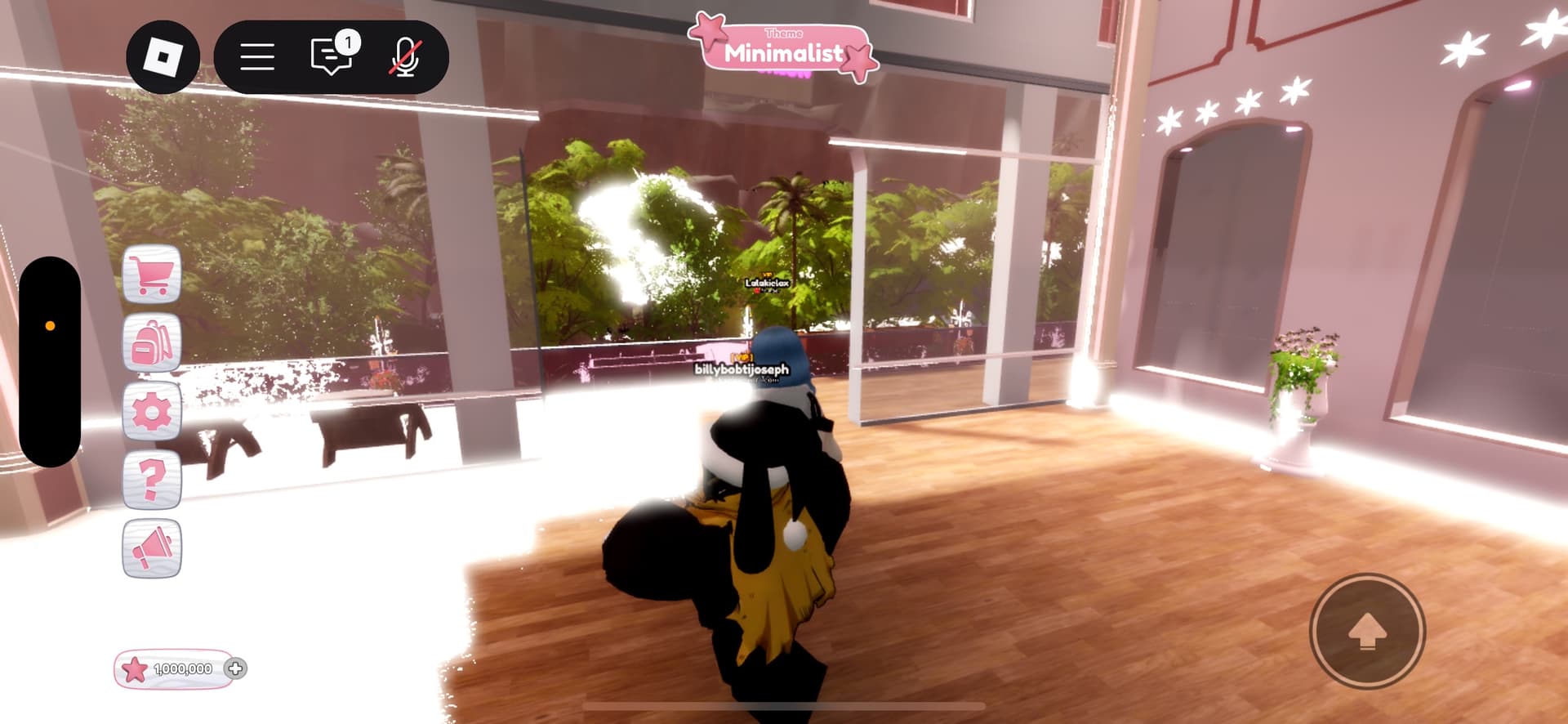Tap the jump arrow button
Viewport: 1568px width, 724px height.
coord(1367,632)
